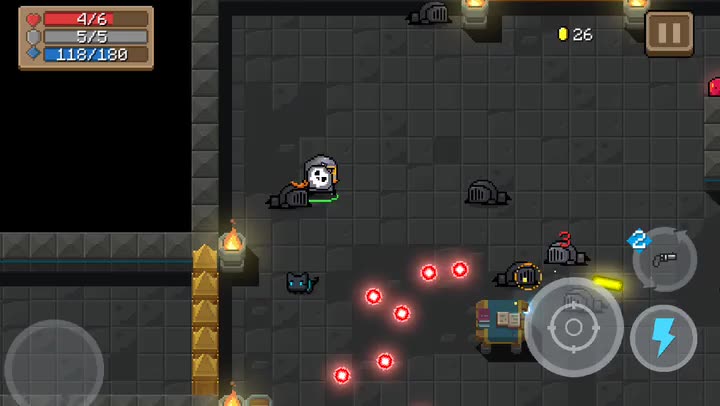The height and width of the screenshot is (406, 720).
Task: Switch weapon using the pistol swap button
Action: [664, 259]
